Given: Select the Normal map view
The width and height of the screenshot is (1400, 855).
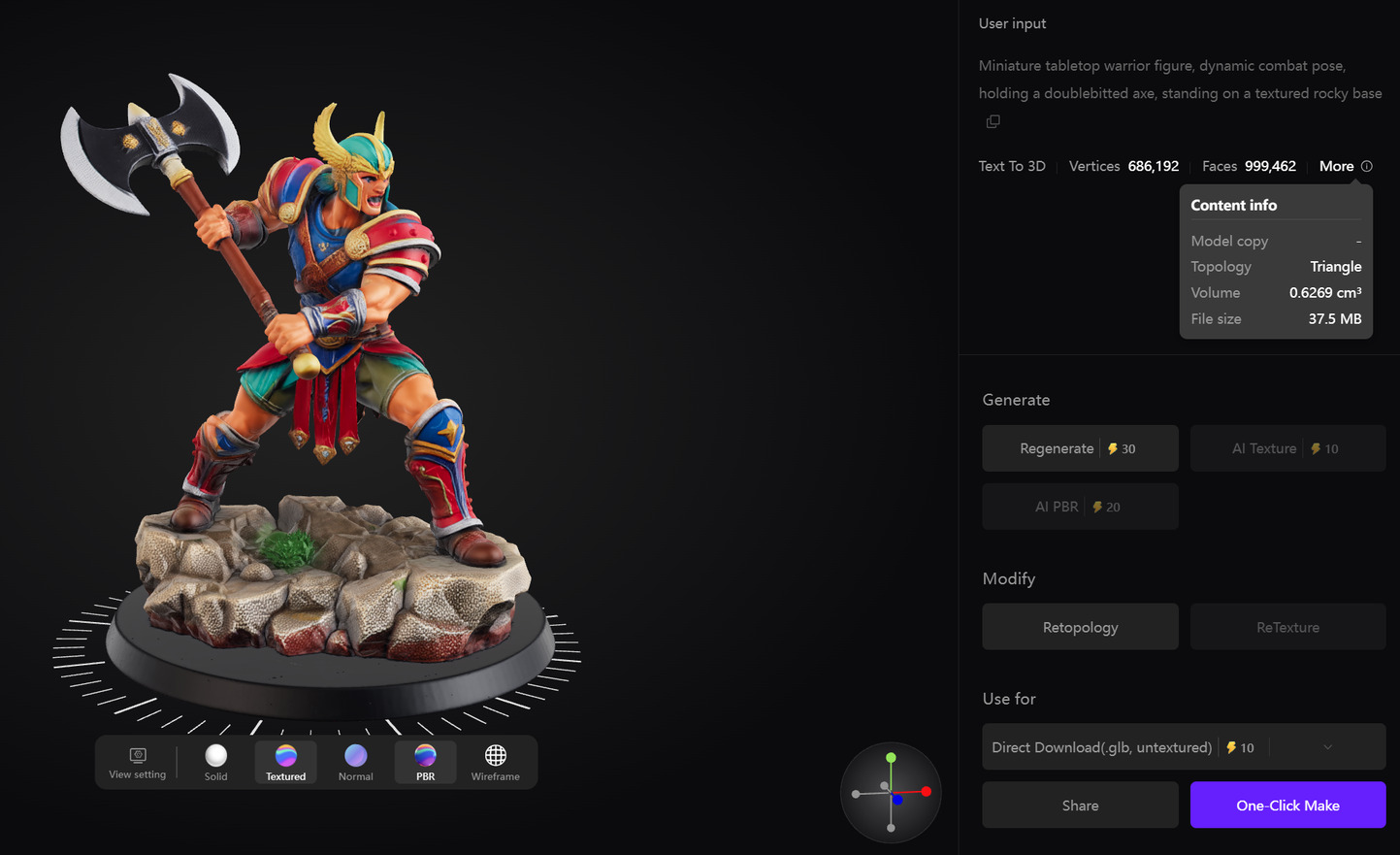Looking at the screenshot, I should tap(355, 762).
